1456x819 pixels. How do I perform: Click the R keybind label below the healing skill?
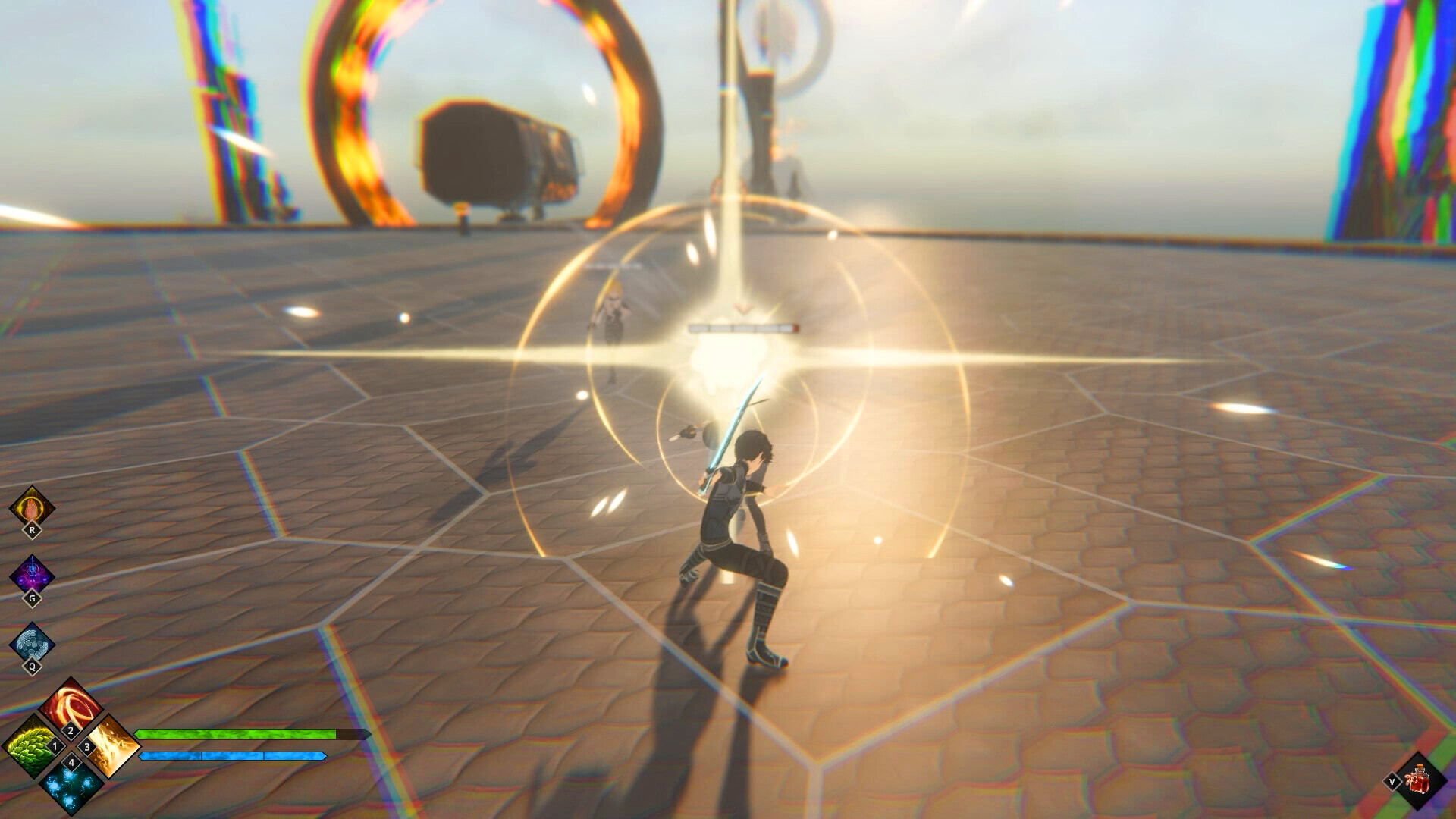click(31, 529)
